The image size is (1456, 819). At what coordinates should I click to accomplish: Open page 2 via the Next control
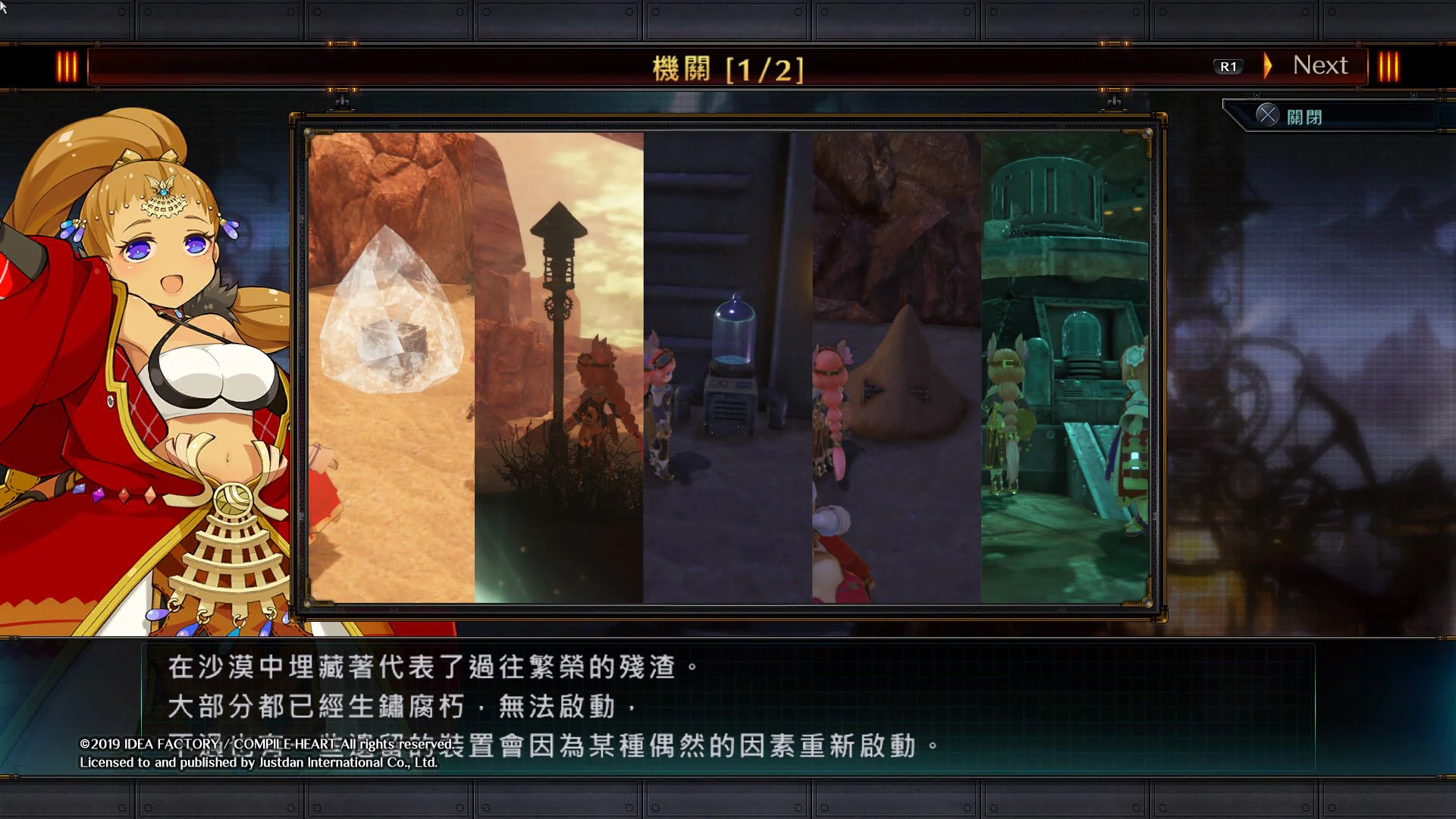point(1319,65)
